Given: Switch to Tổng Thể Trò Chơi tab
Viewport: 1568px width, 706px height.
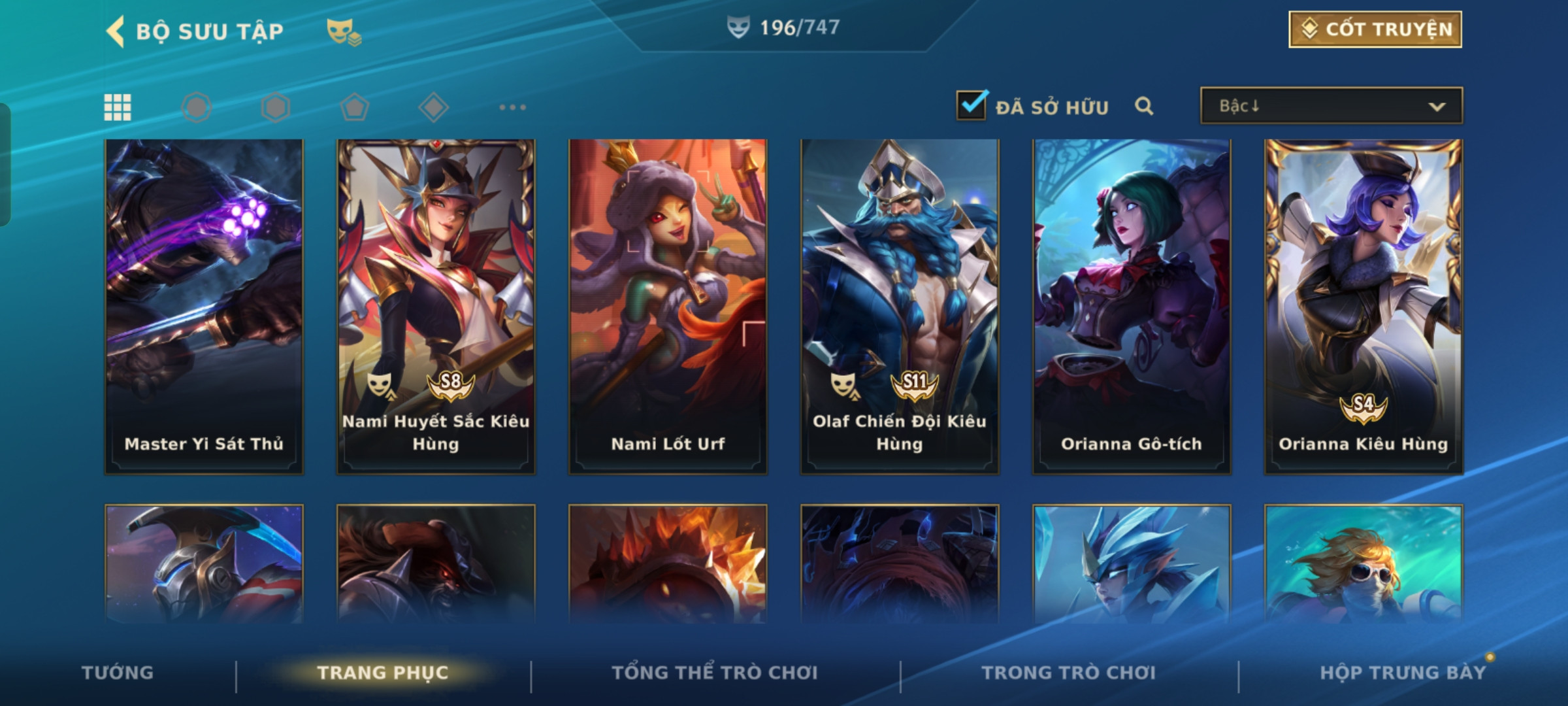Looking at the screenshot, I should pyautogui.click(x=715, y=673).
